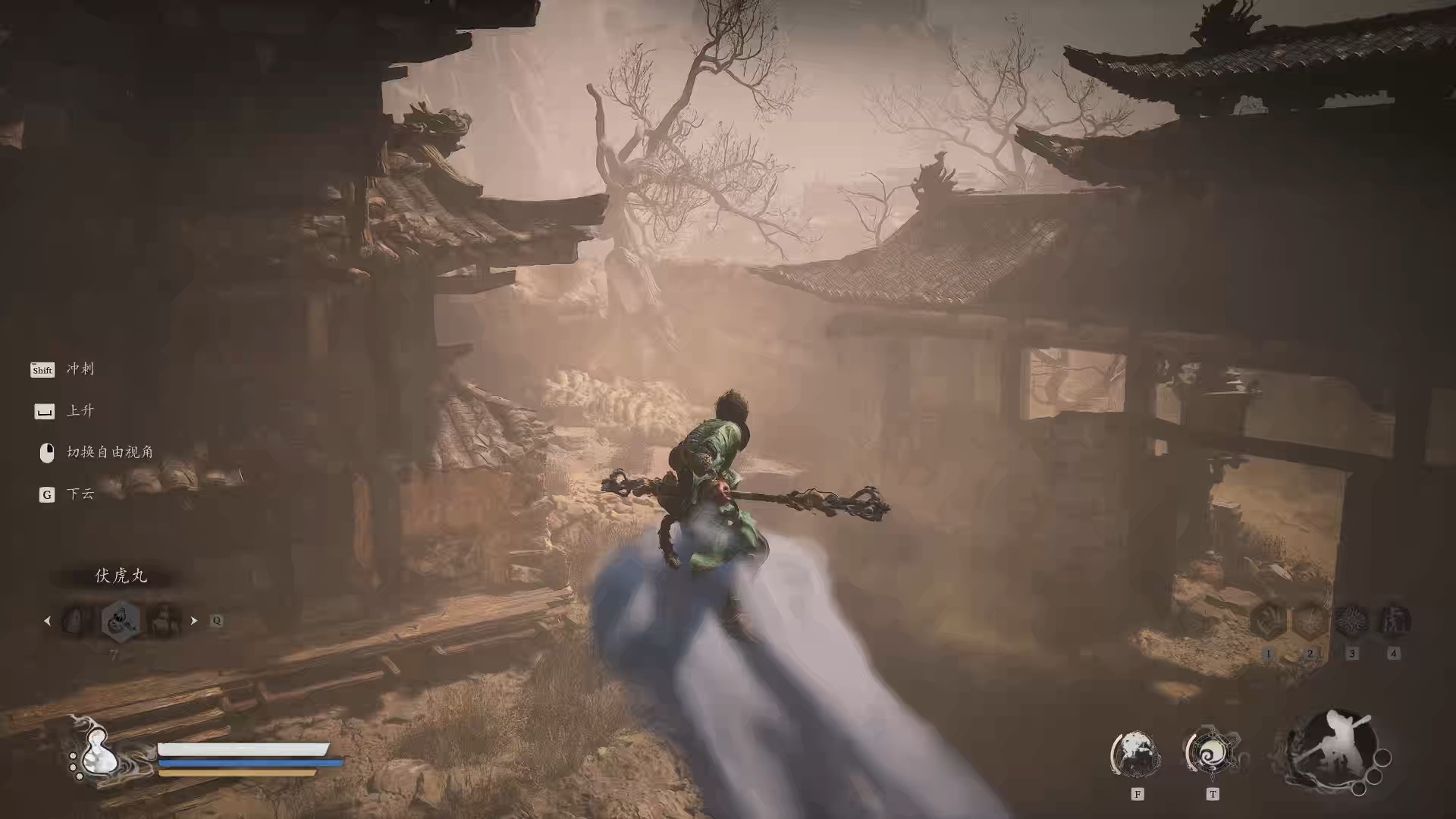Toggle 切换自由视角 free camera with mouse prompt

coord(46,453)
